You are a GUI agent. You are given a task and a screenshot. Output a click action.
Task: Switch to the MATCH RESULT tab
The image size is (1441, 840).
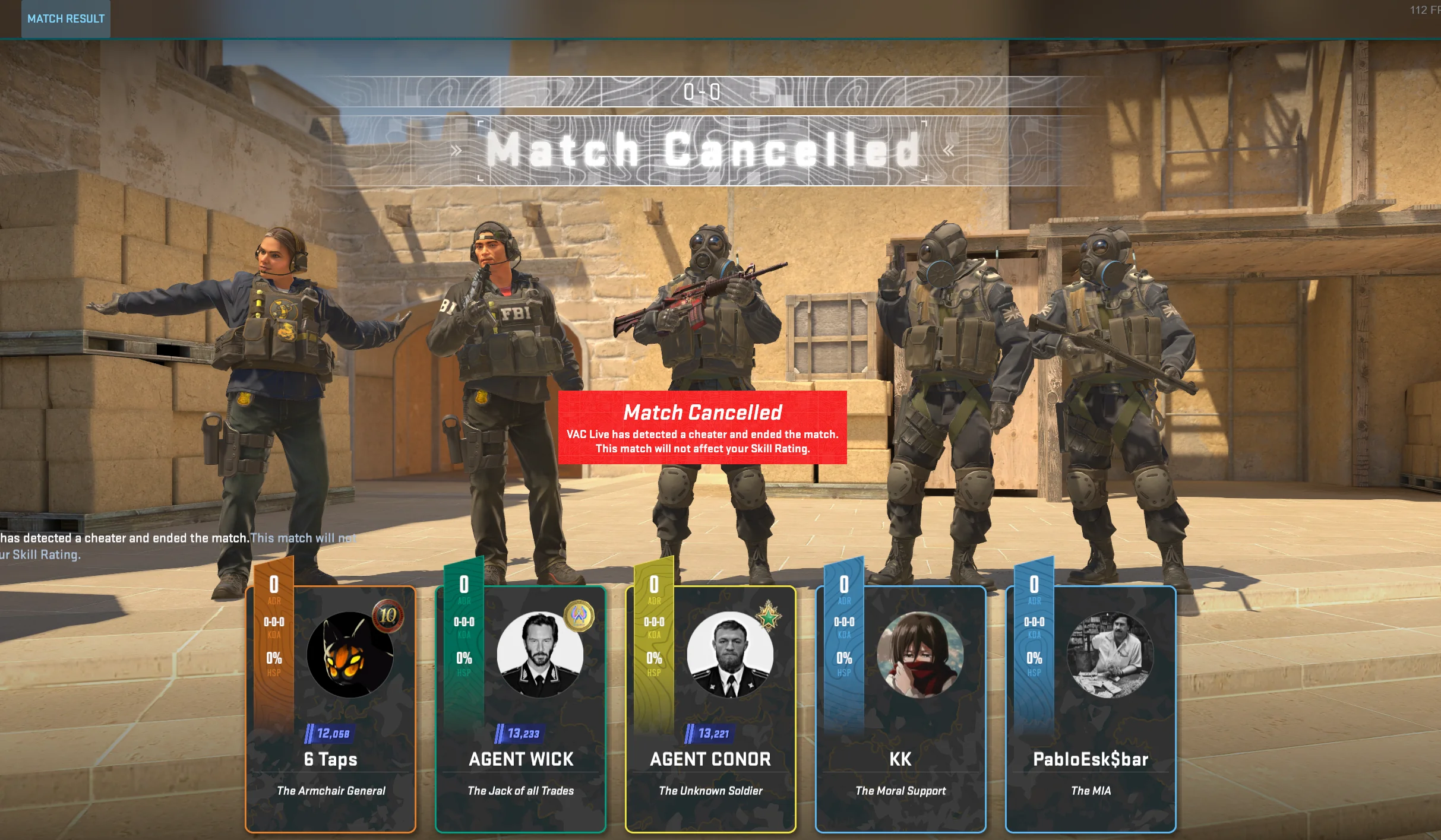[x=65, y=18]
